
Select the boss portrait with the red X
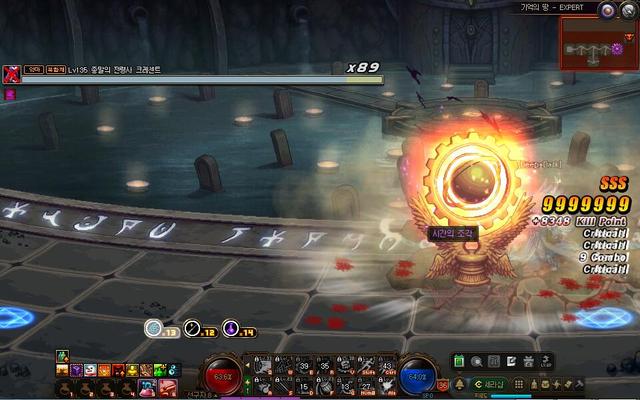(x=11, y=72)
